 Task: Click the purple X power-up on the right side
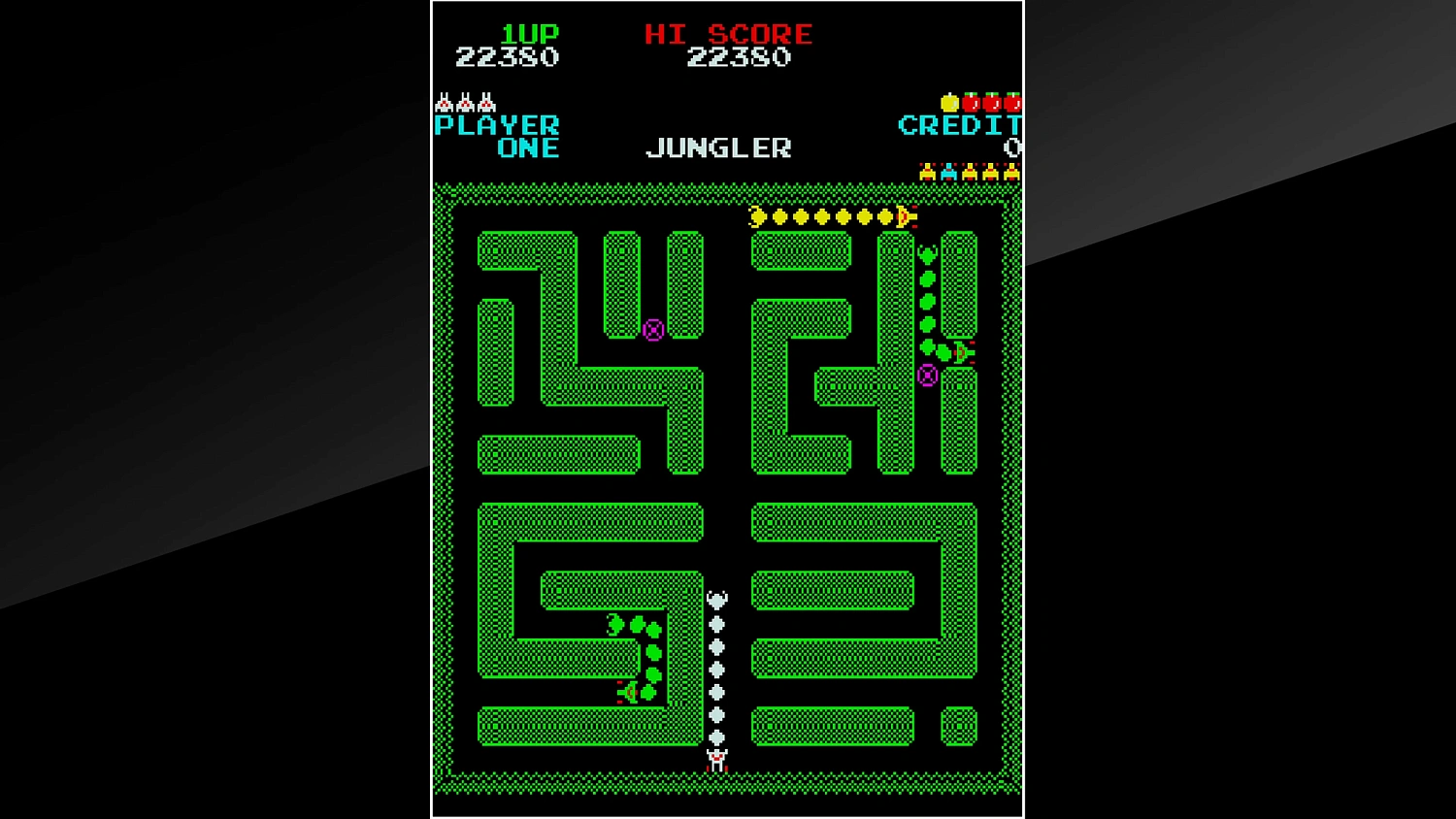929,377
